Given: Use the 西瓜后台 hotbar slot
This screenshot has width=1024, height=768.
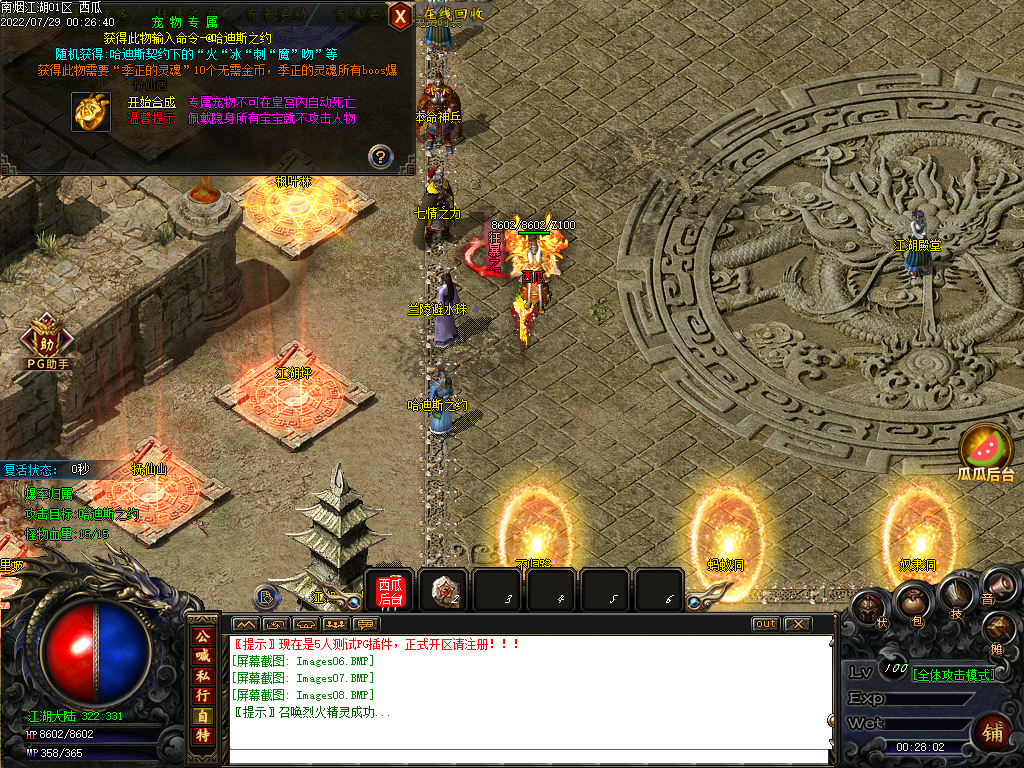Looking at the screenshot, I should click(390, 590).
